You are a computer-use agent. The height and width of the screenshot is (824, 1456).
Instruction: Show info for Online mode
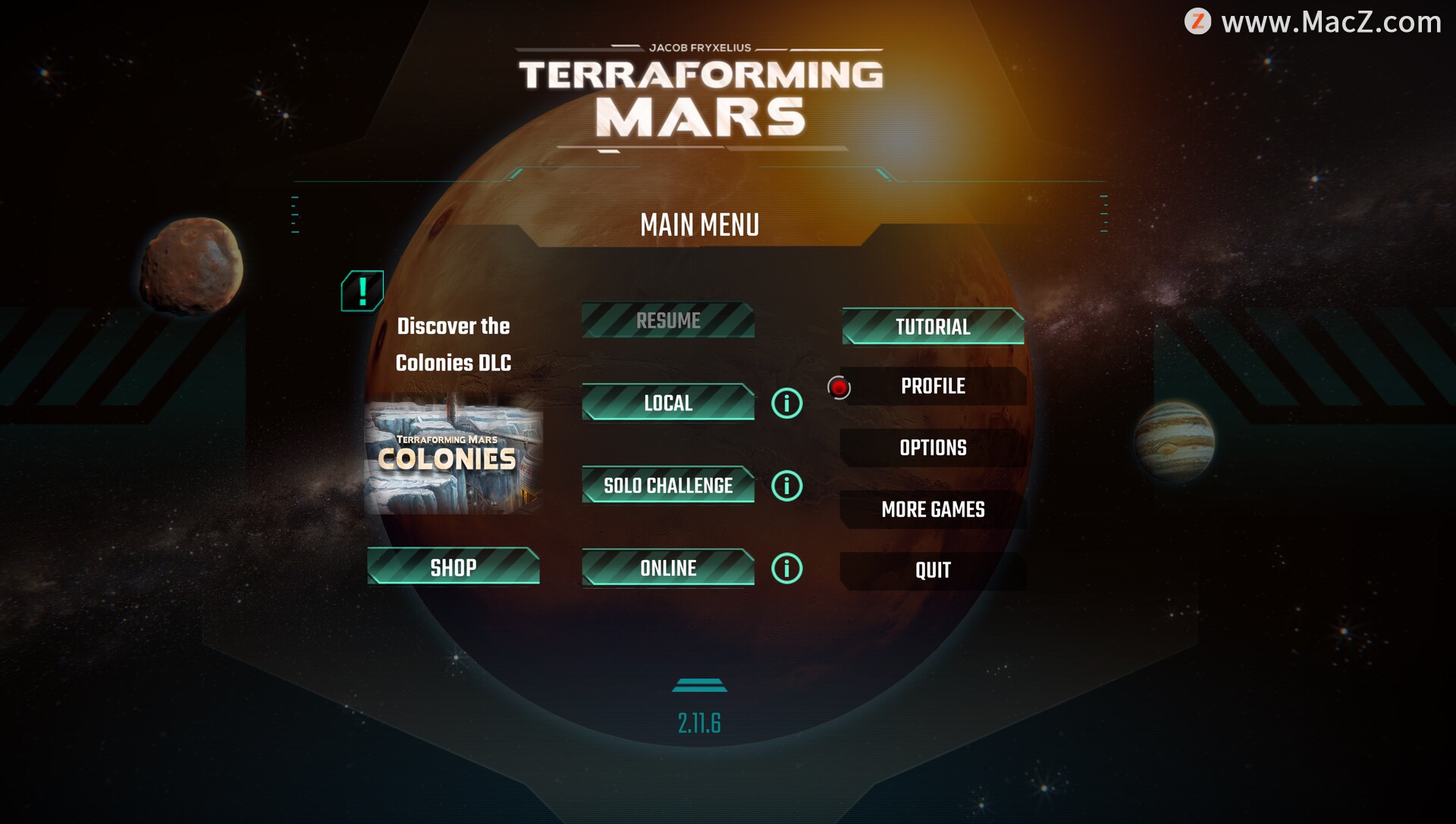tap(786, 568)
